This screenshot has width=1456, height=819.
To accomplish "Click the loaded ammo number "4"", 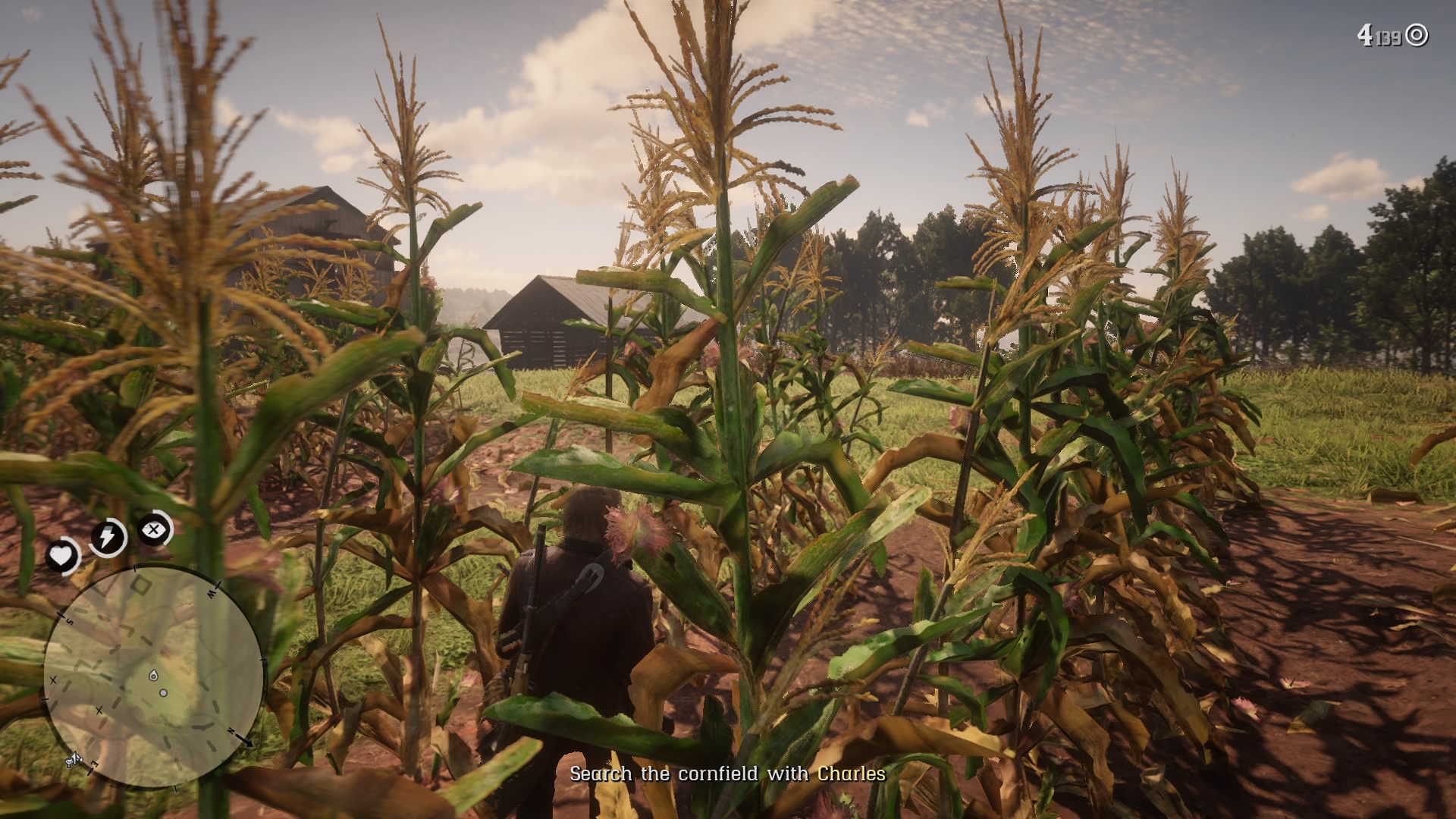I will 1367,33.
